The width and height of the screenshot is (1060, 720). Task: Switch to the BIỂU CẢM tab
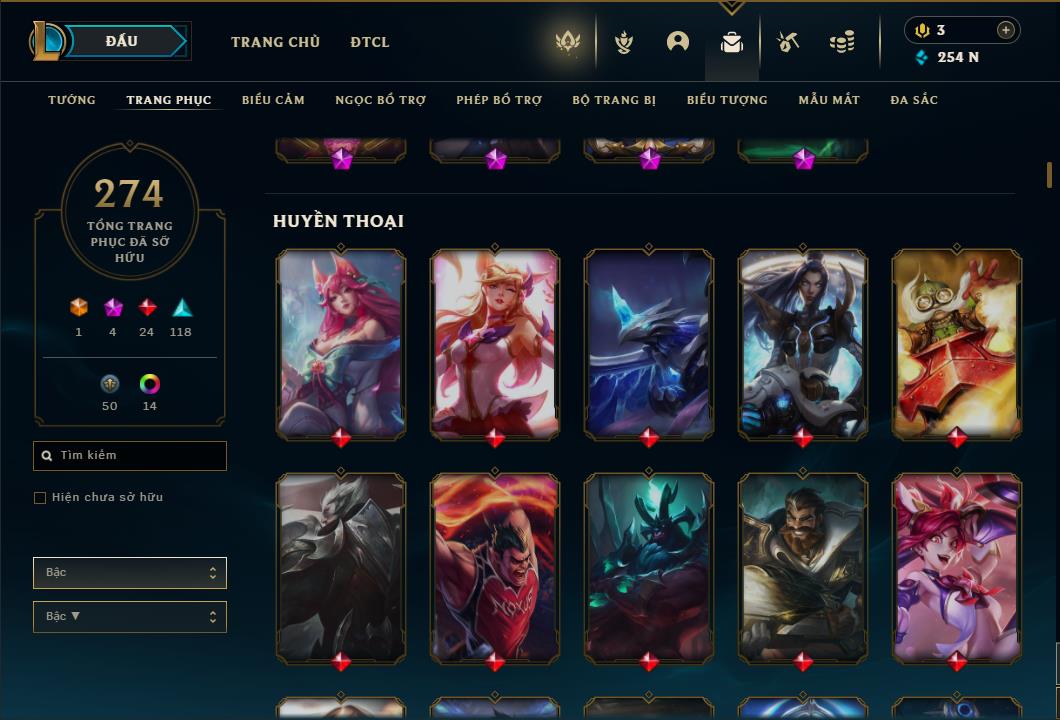(x=273, y=100)
